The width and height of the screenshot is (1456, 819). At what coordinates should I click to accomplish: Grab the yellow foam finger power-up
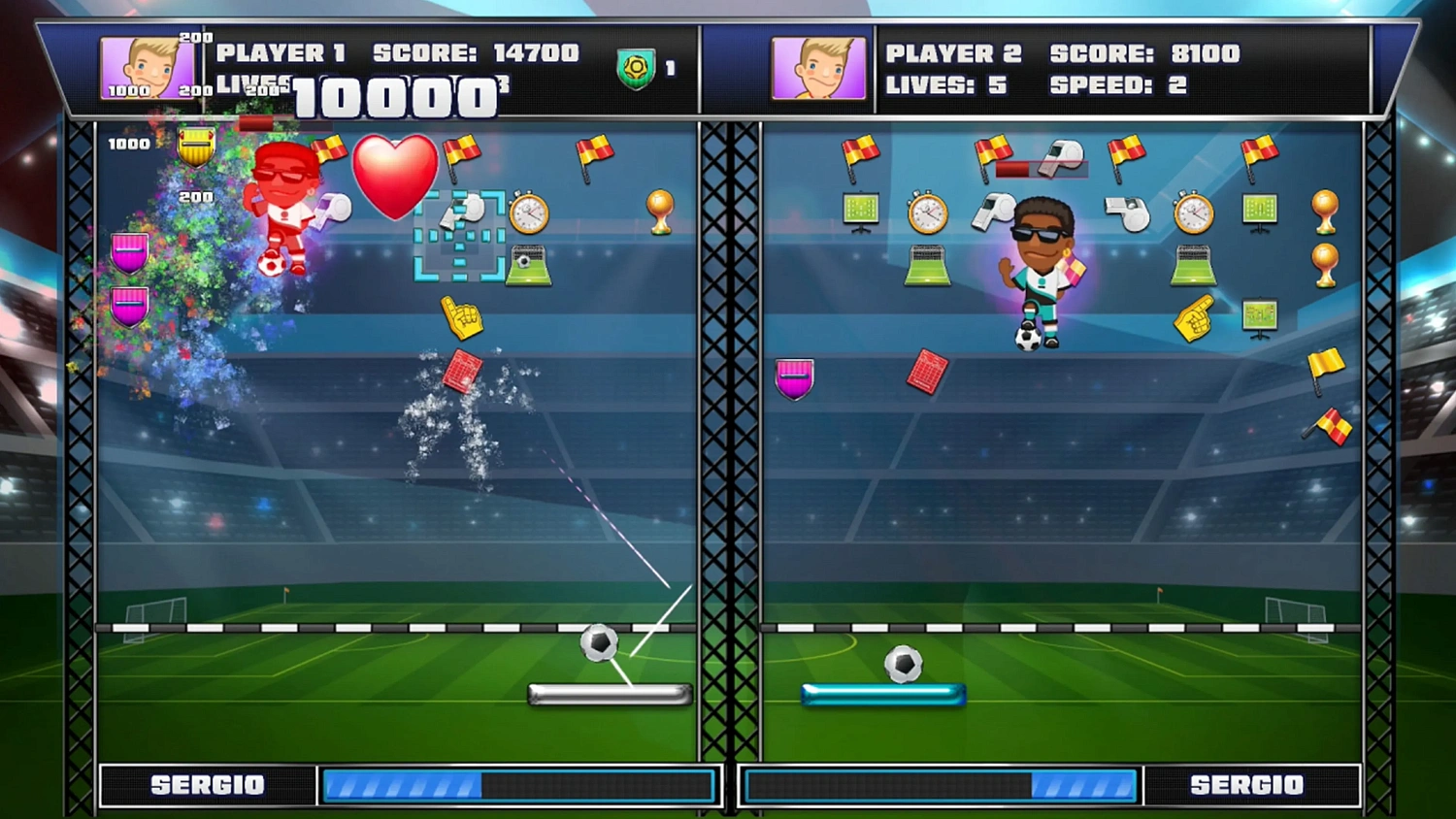click(462, 317)
